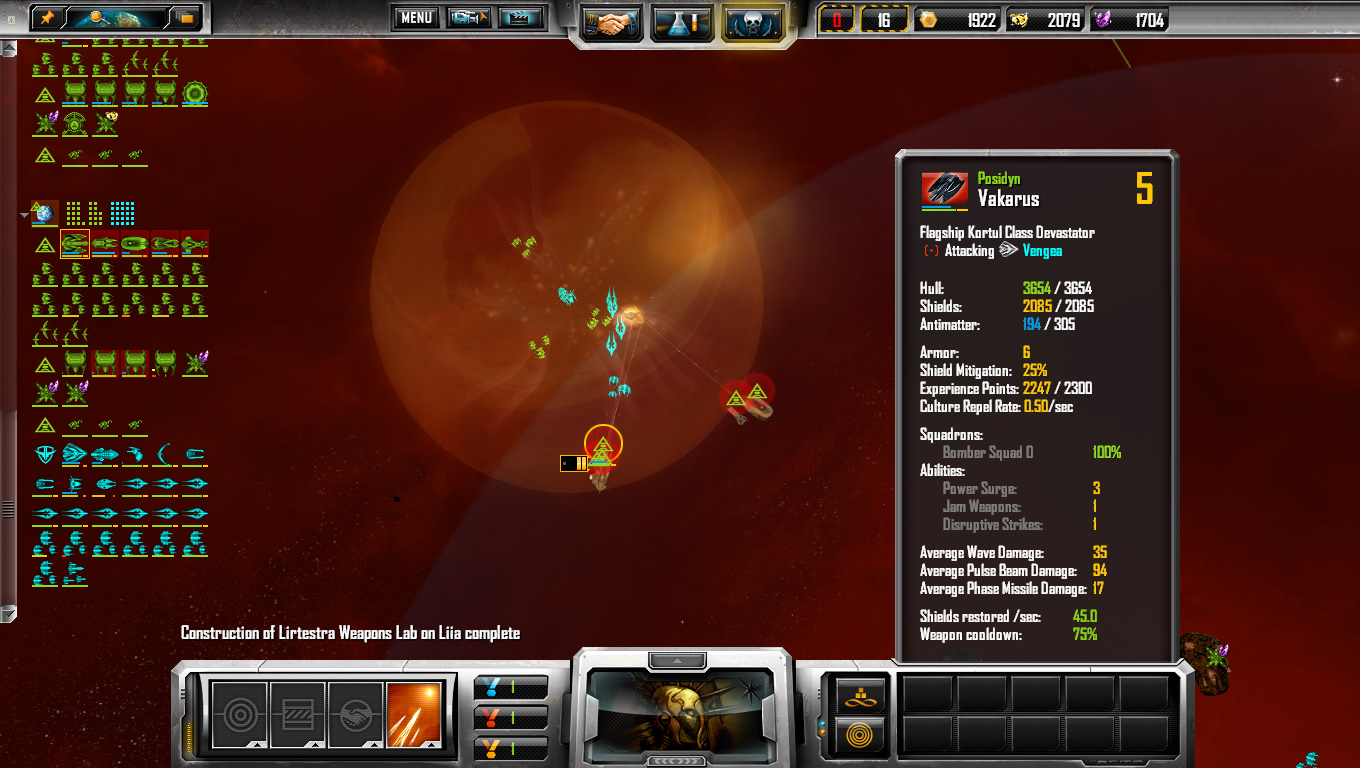Image resolution: width=1360 pixels, height=768 pixels.
Task: Select the red medal fleet group
Action: 510,718
